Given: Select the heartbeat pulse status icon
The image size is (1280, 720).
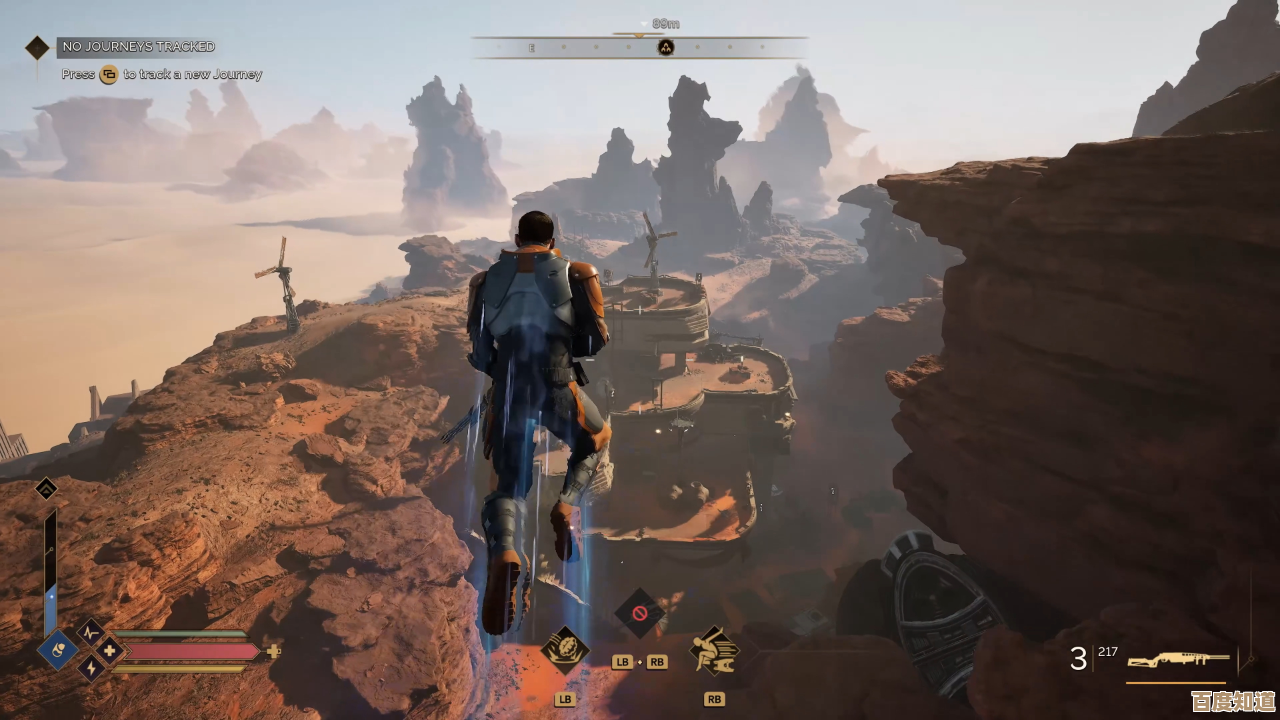Looking at the screenshot, I should click(91, 632).
